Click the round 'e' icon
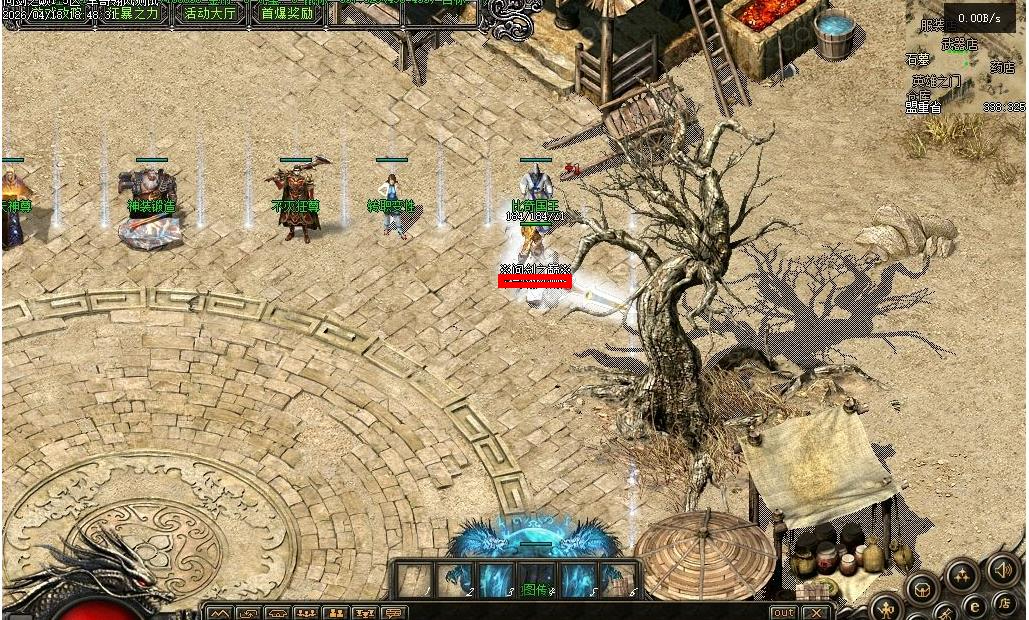This screenshot has width=1029, height=620. click(x=973, y=604)
